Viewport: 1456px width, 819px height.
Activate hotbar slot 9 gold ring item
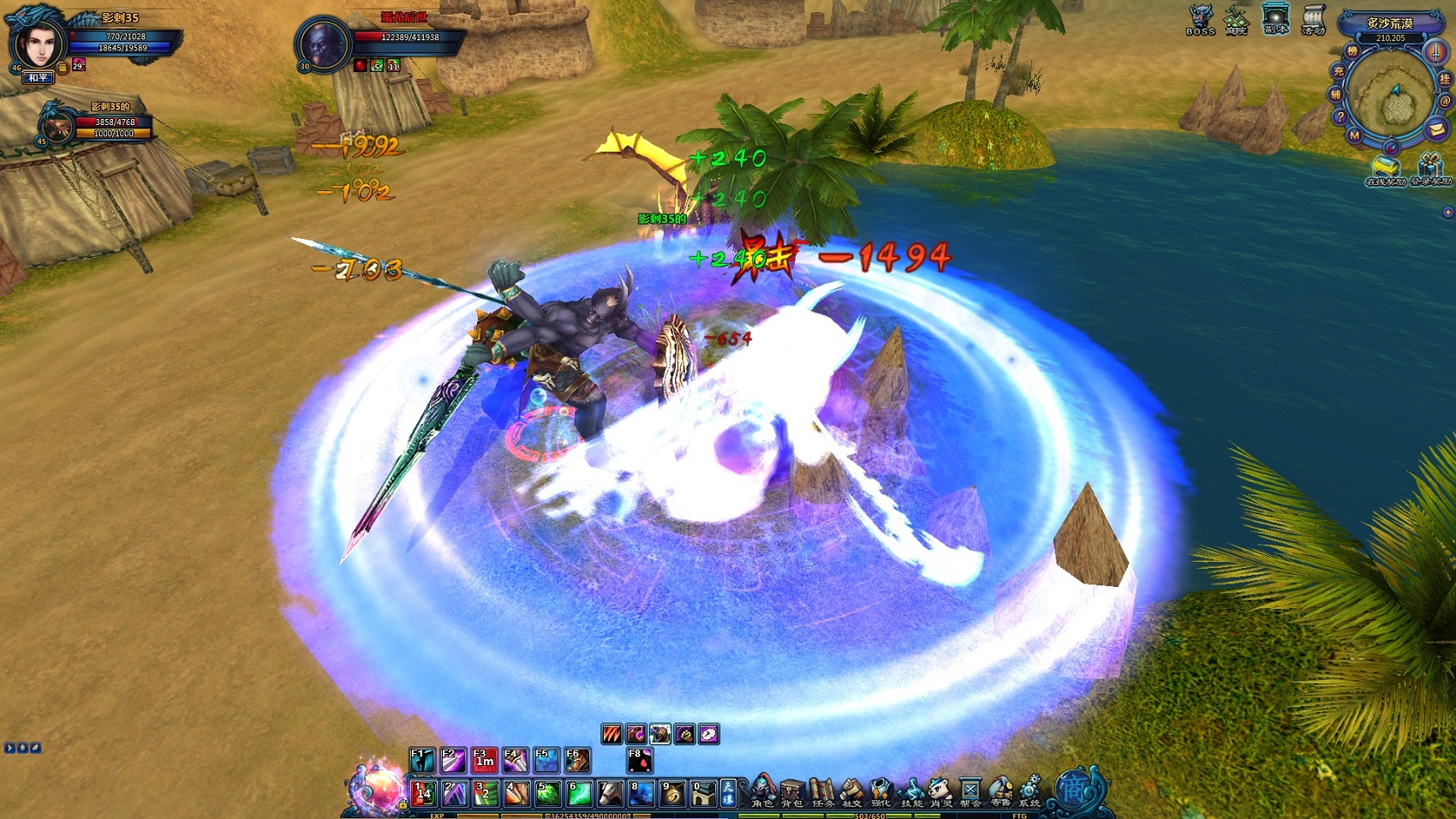(x=671, y=794)
